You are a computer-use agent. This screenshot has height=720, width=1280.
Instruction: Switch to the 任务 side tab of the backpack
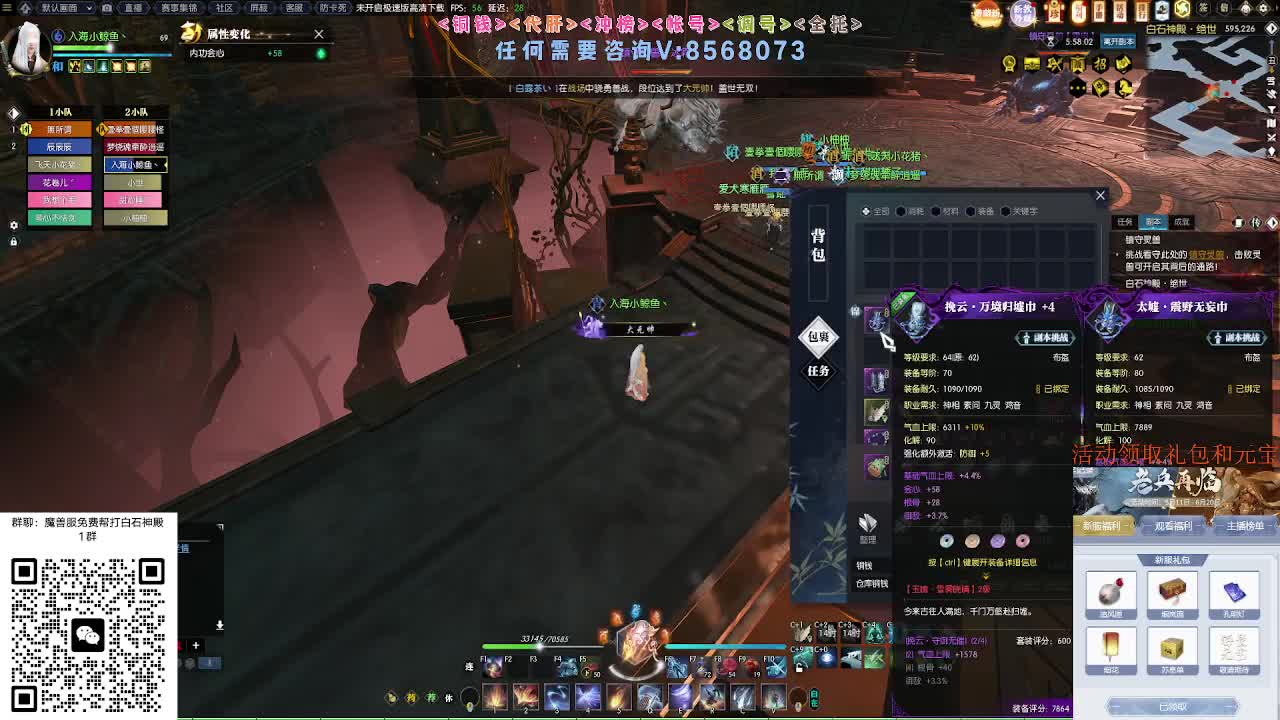[818, 374]
